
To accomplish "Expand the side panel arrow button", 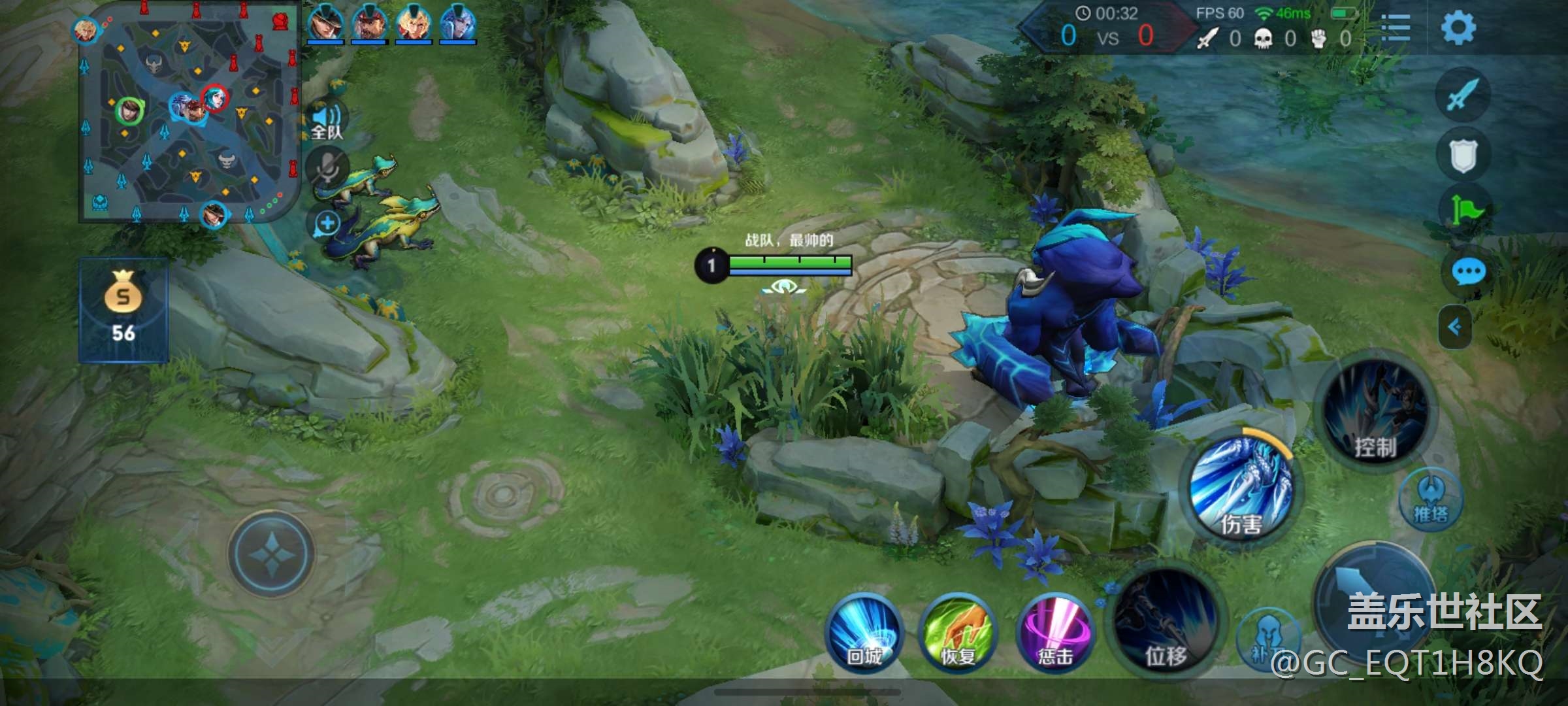I will point(1455,327).
